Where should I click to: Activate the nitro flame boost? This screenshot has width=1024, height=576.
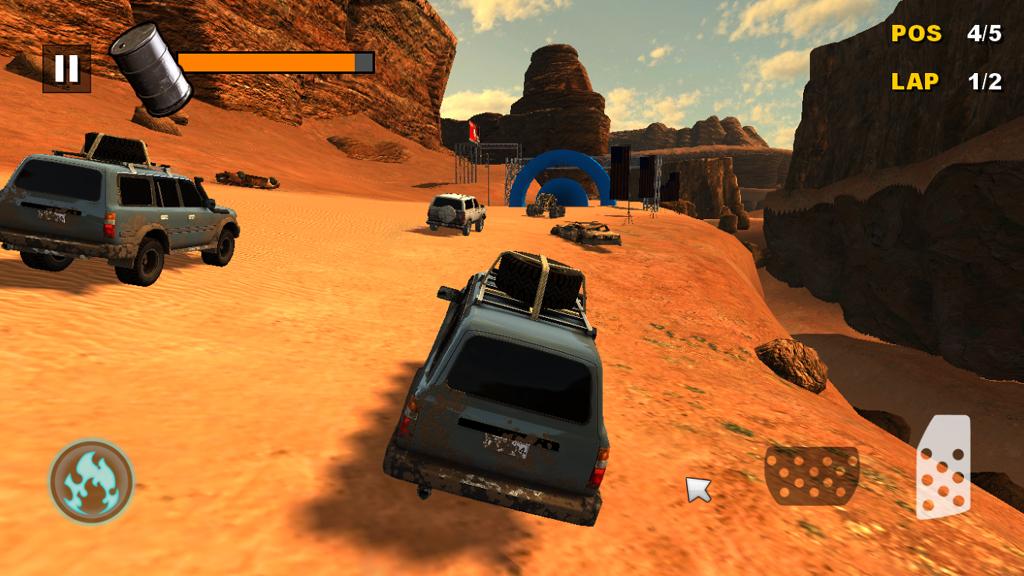(x=91, y=482)
